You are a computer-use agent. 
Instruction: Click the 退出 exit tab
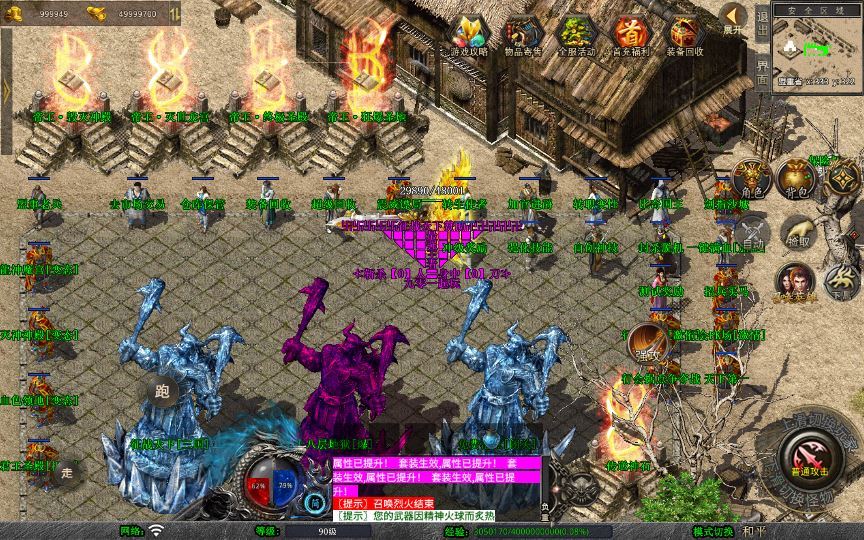click(762, 24)
